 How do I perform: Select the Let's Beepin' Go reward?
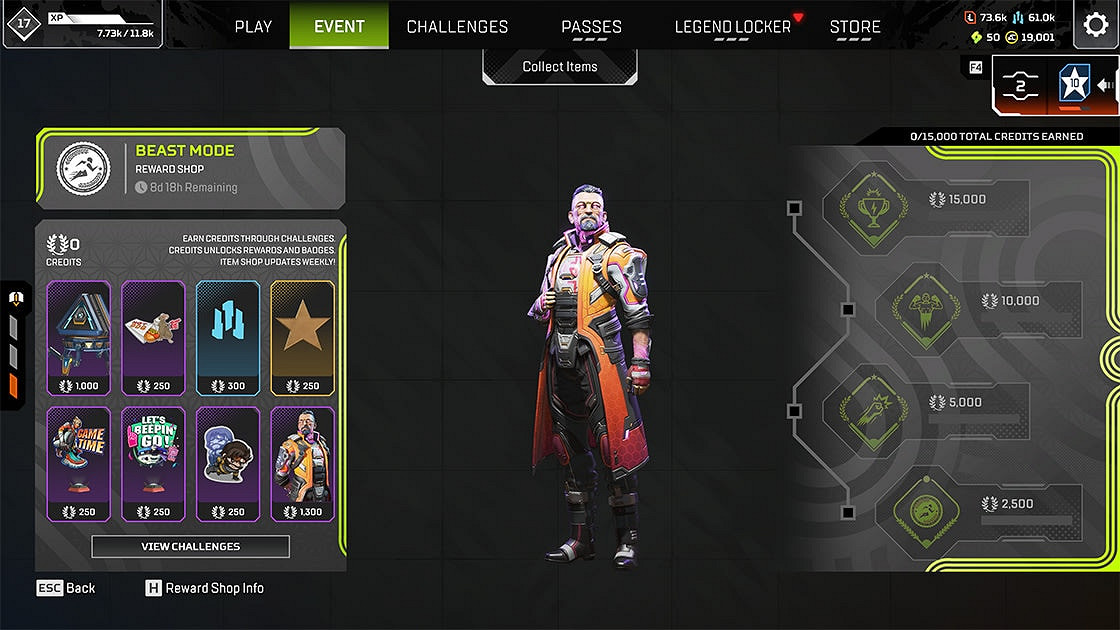(x=153, y=464)
